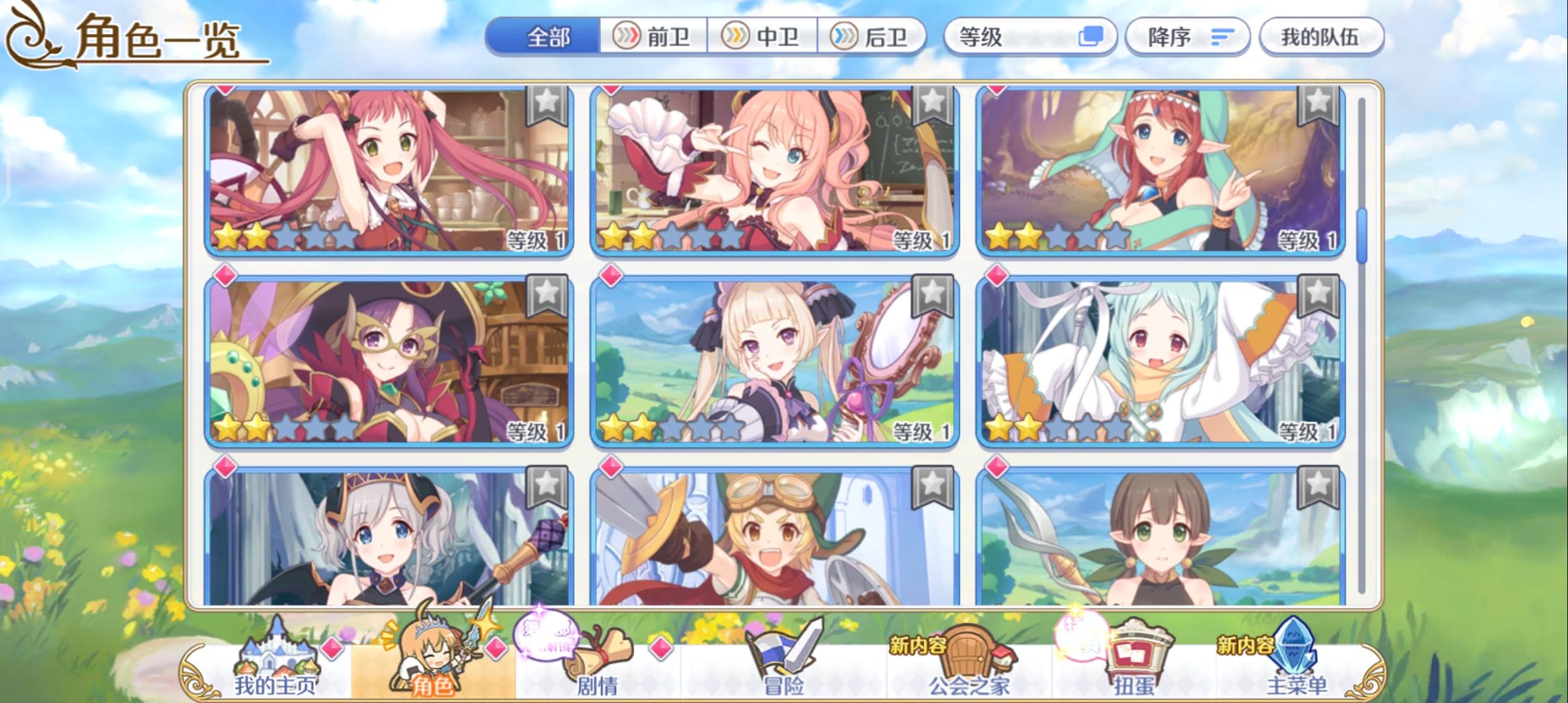Viewport: 1568px width, 703px height.
Task: Show all characters with 全部 button
Action: click(547, 37)
